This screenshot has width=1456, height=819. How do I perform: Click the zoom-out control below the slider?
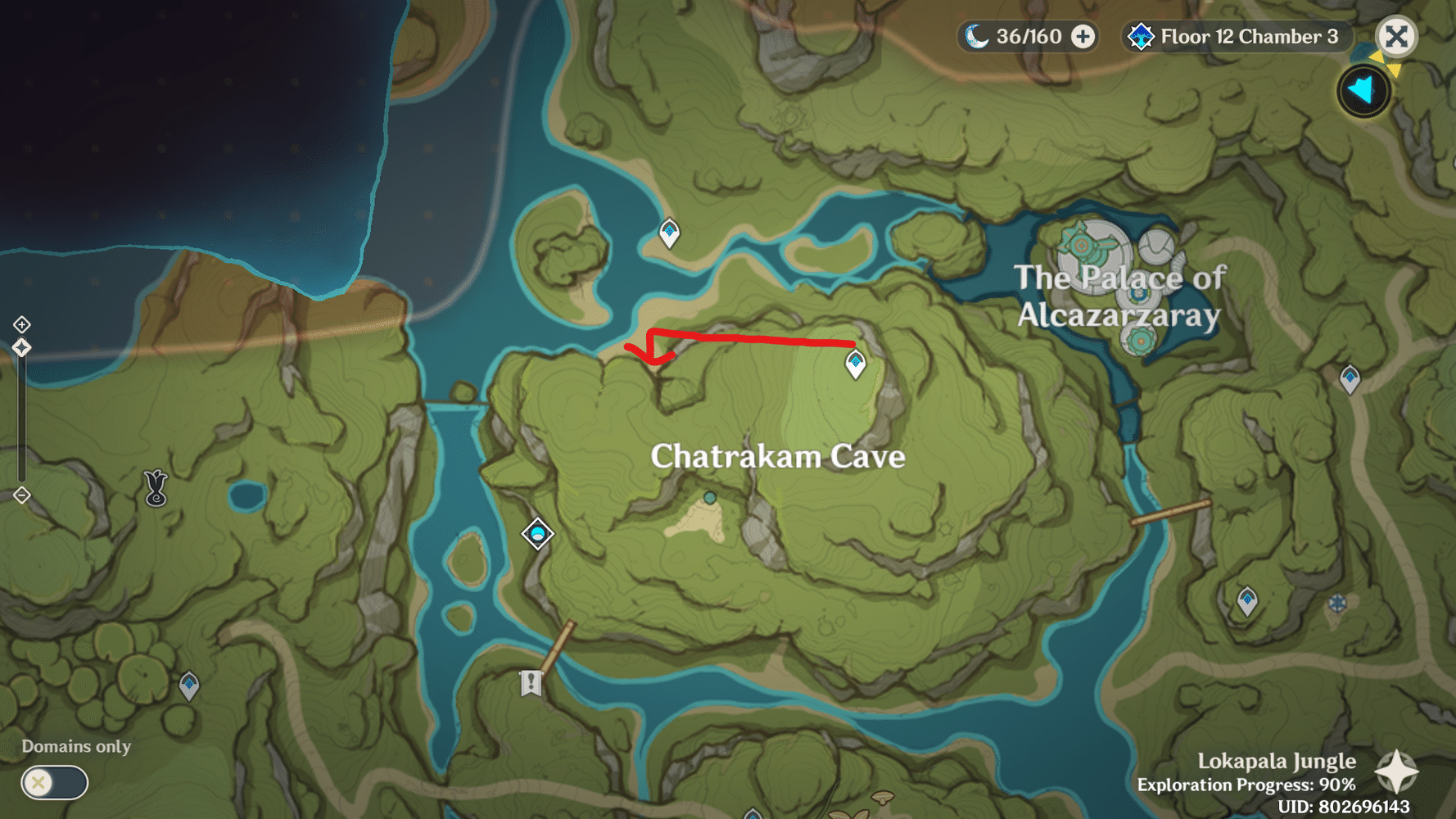(20, 495)
